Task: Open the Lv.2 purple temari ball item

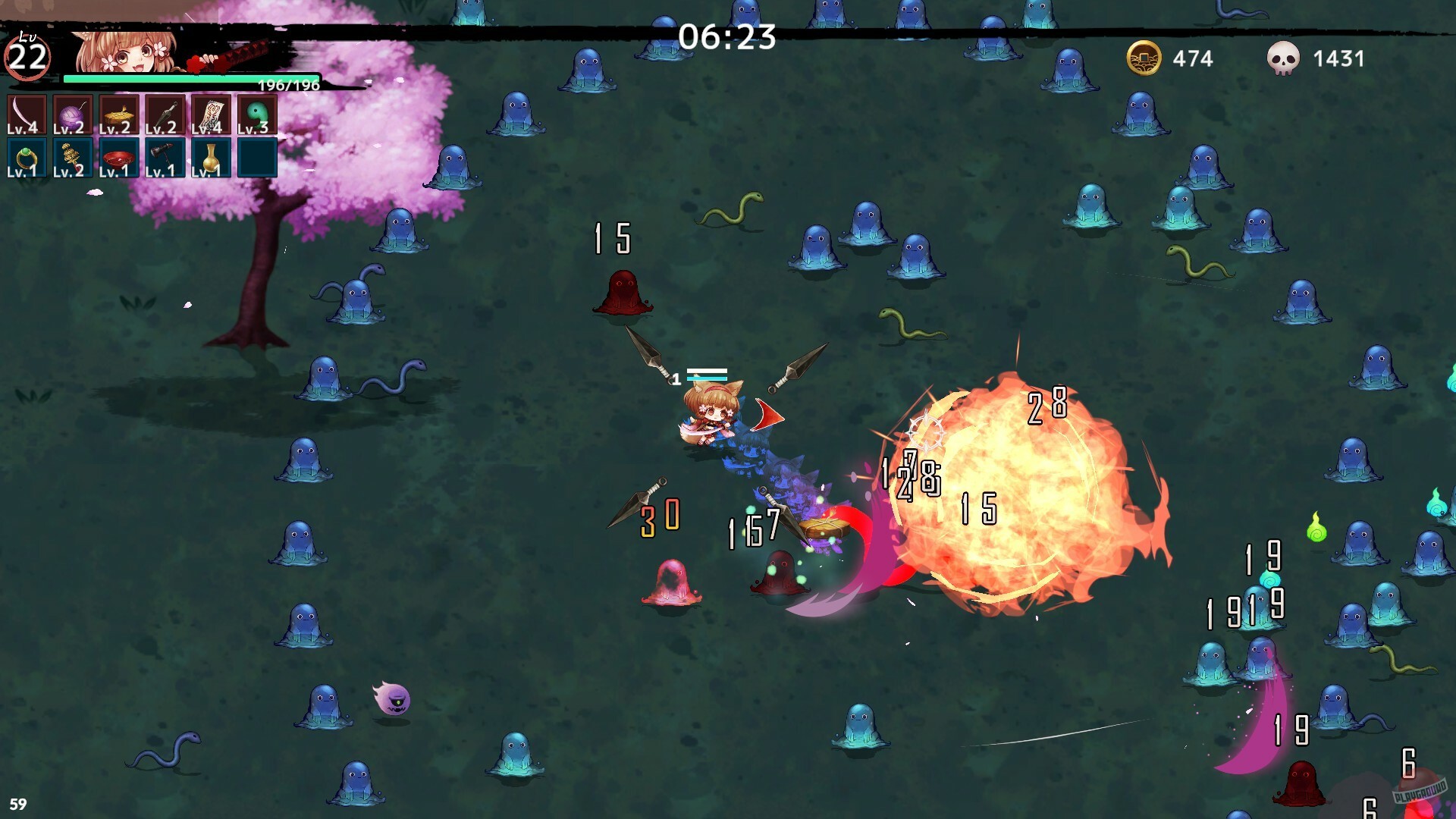Action: tap(72, 115)
